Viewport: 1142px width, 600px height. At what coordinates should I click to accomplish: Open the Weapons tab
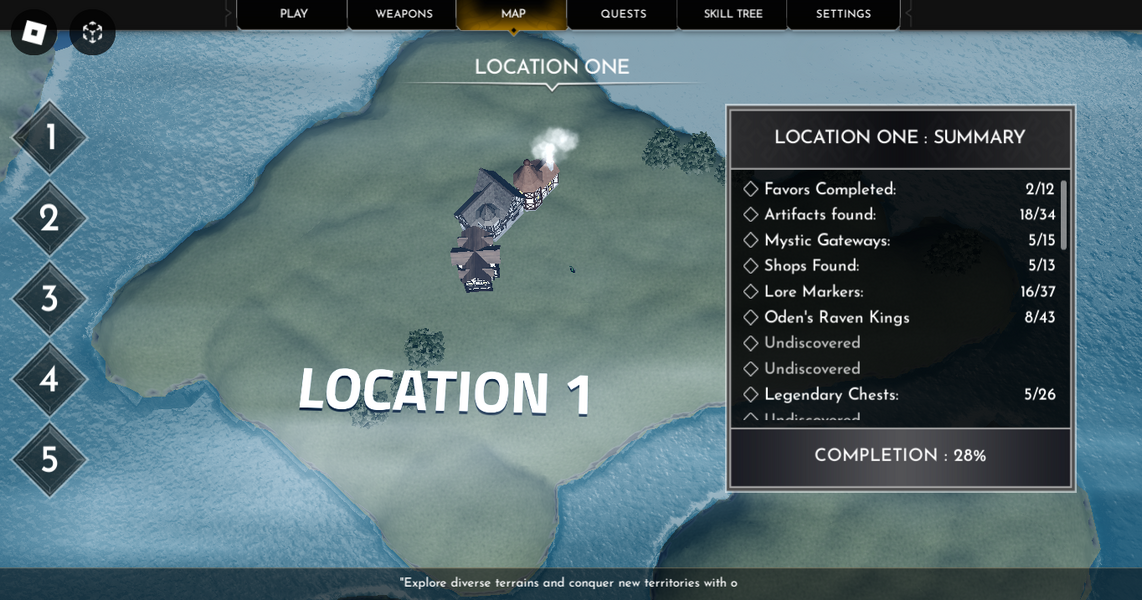pos(403,15)
